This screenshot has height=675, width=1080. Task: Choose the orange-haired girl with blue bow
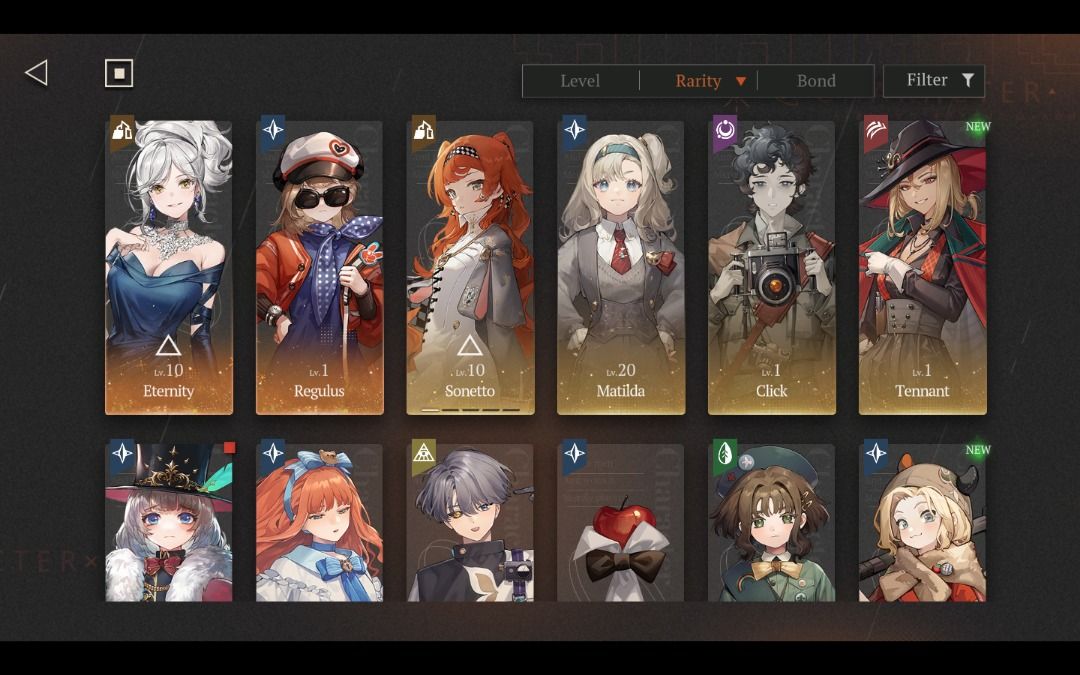click(x=320, y=522)
